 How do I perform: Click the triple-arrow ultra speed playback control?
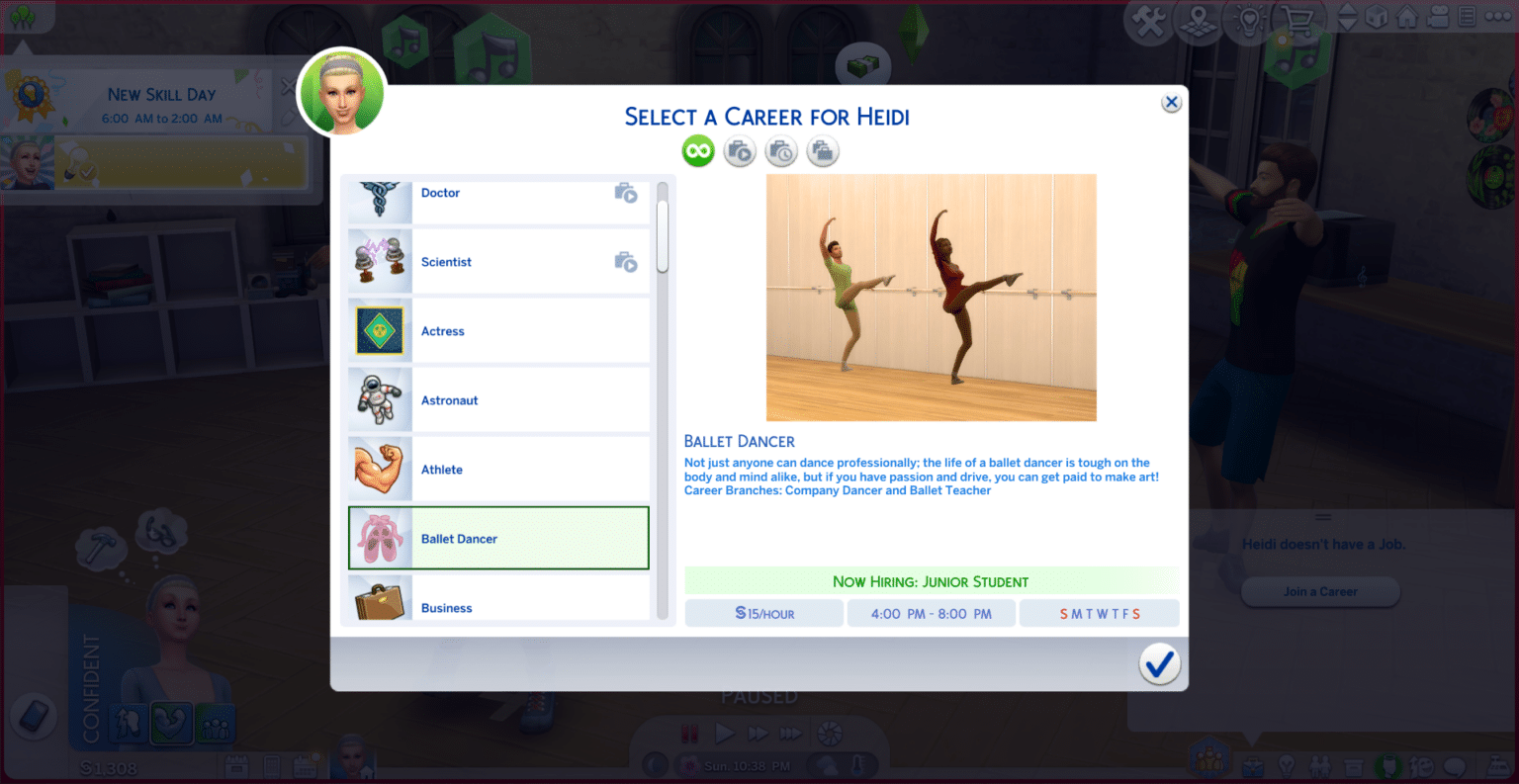pos(789,733)
